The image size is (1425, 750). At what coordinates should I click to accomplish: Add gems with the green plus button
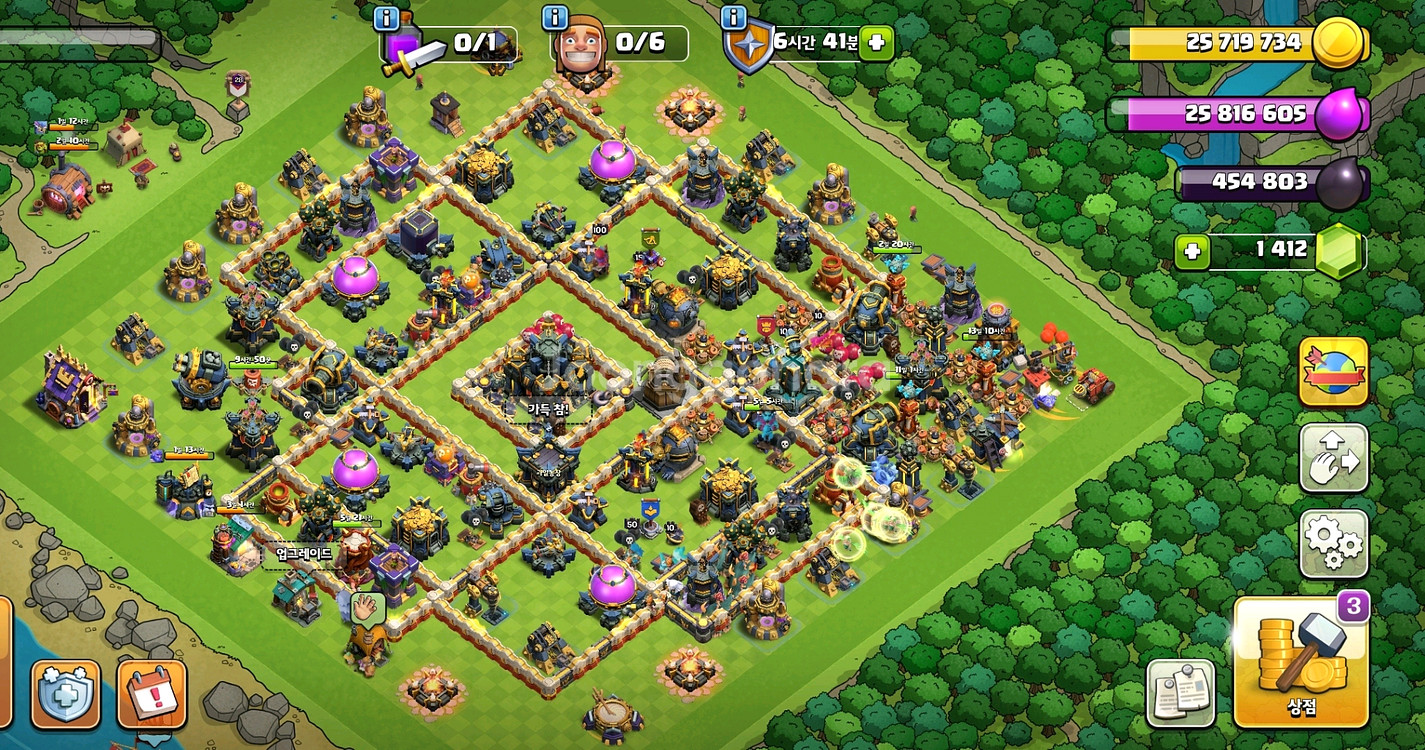point(1191,251)
